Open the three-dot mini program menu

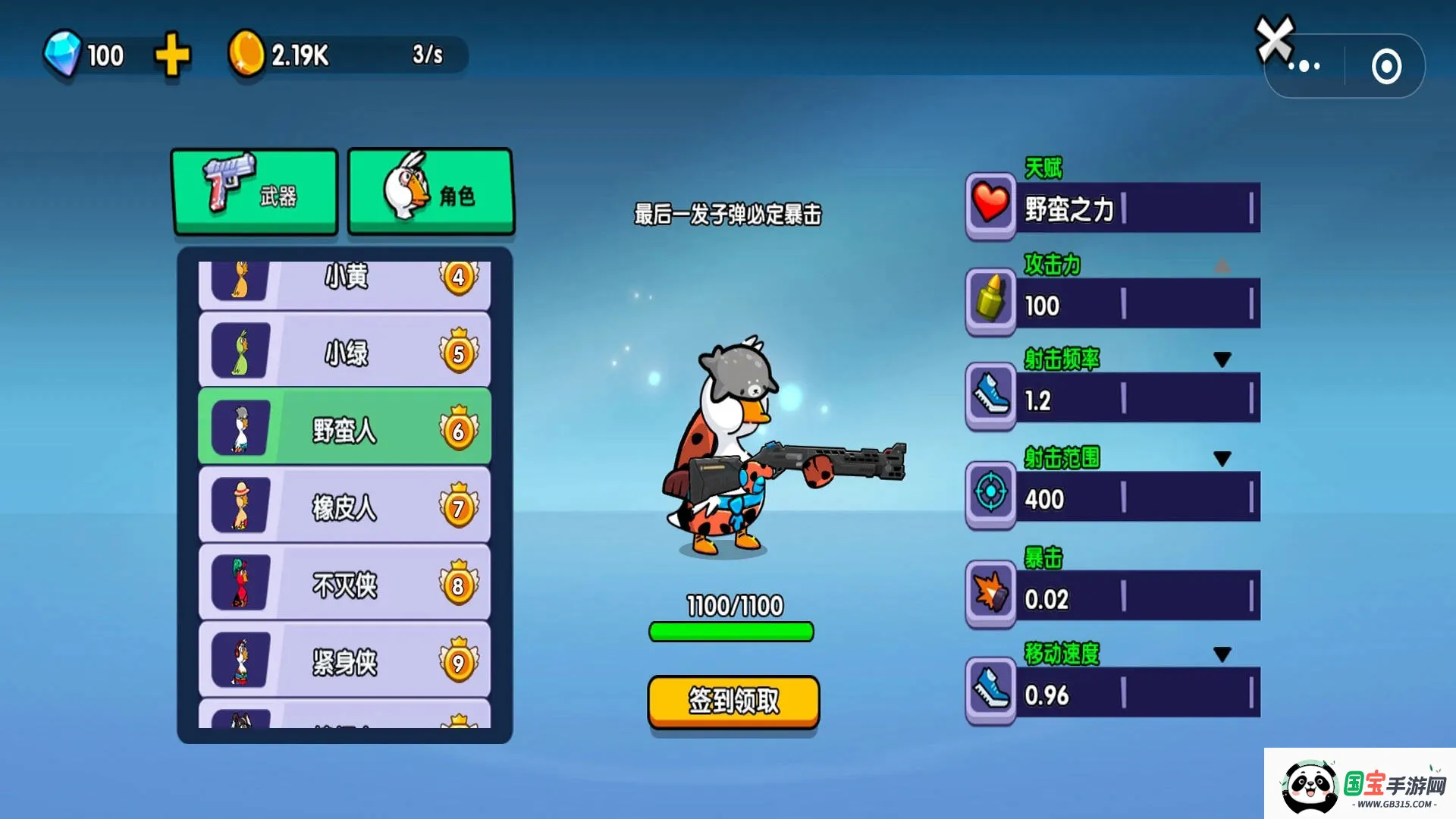click(1304, 67)
